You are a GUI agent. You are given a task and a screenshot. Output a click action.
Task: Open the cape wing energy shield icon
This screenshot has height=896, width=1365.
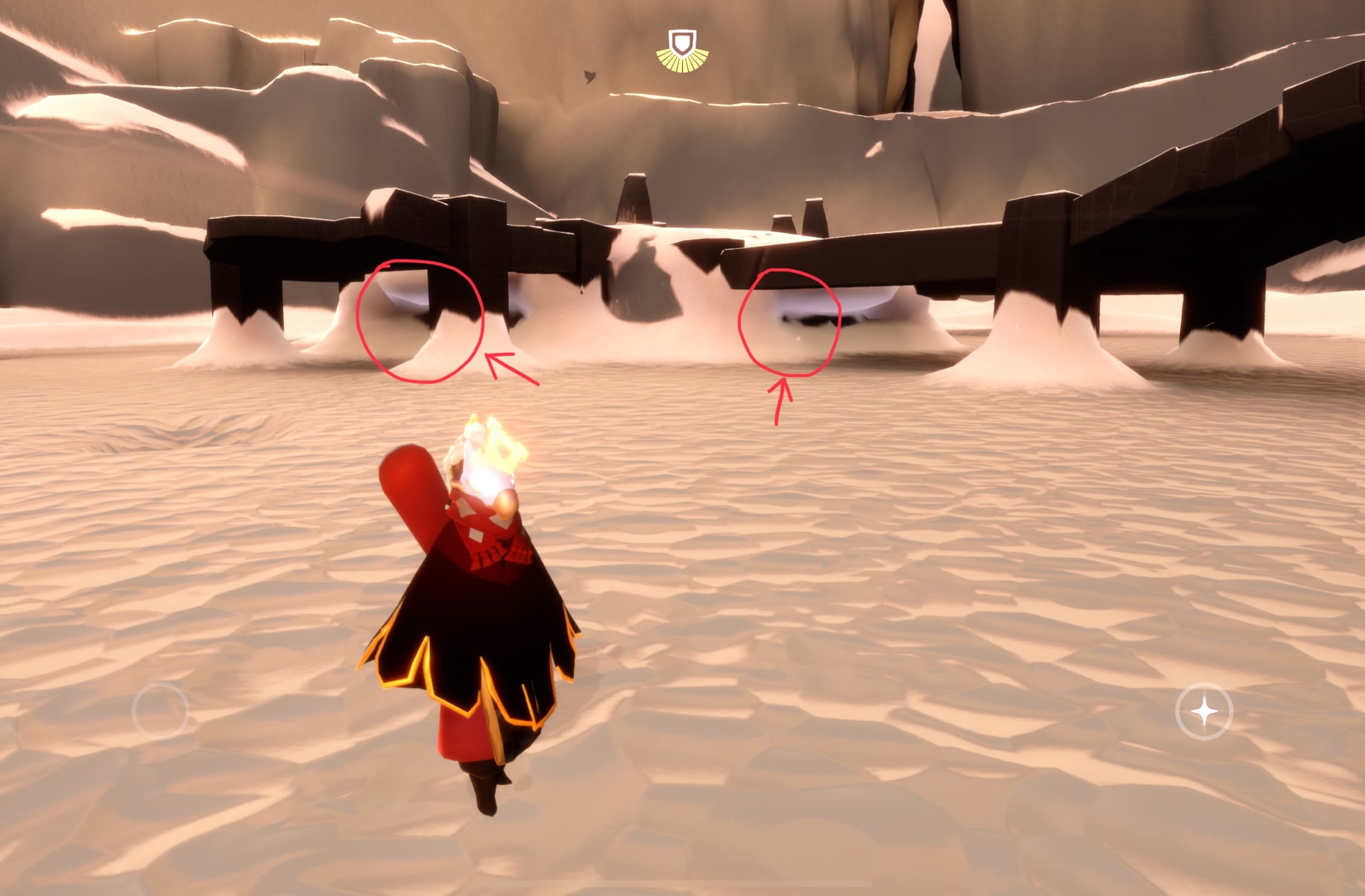682,48
